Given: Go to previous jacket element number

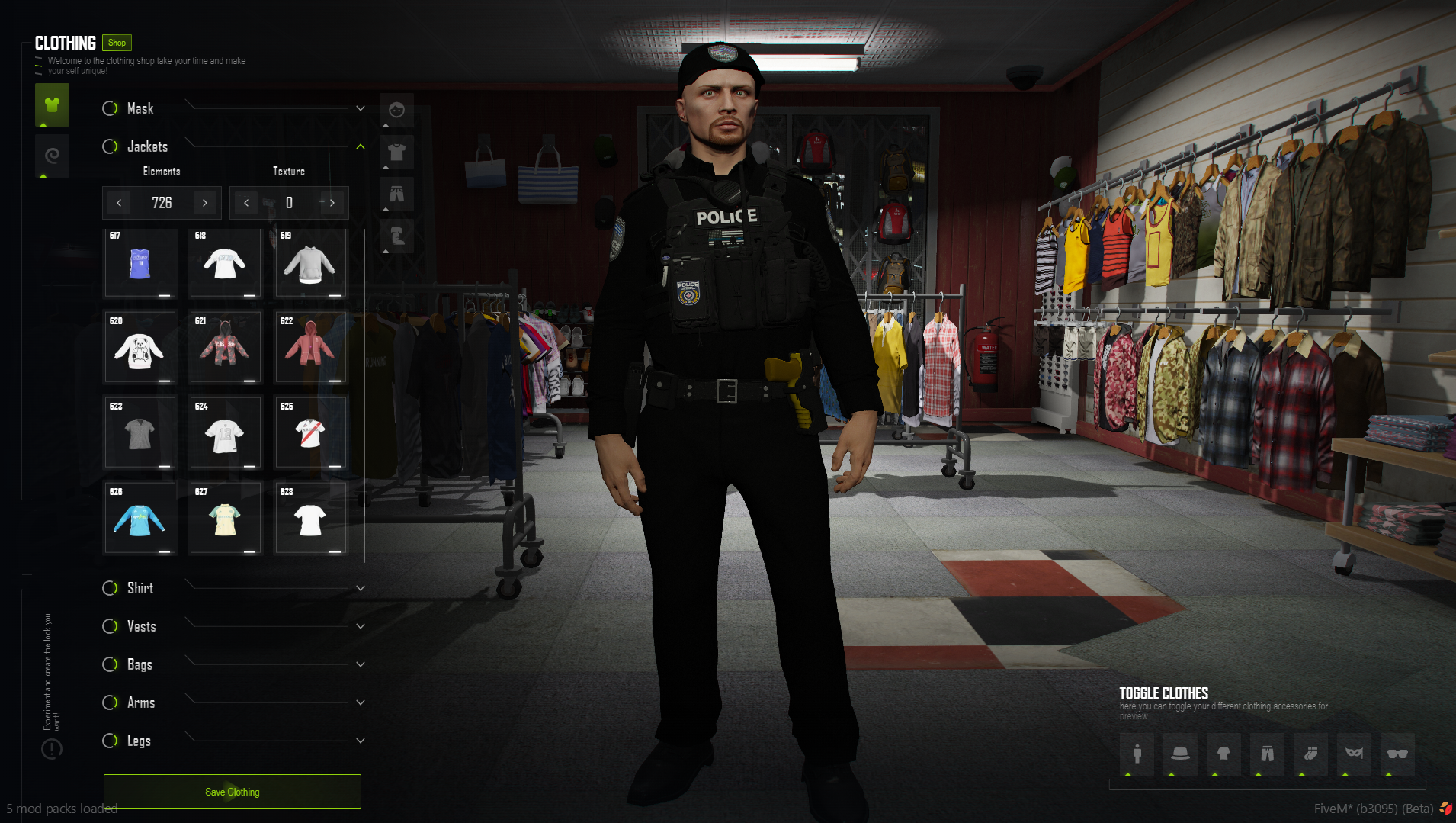Looking at the screenshot, I should tap(119, 203).
